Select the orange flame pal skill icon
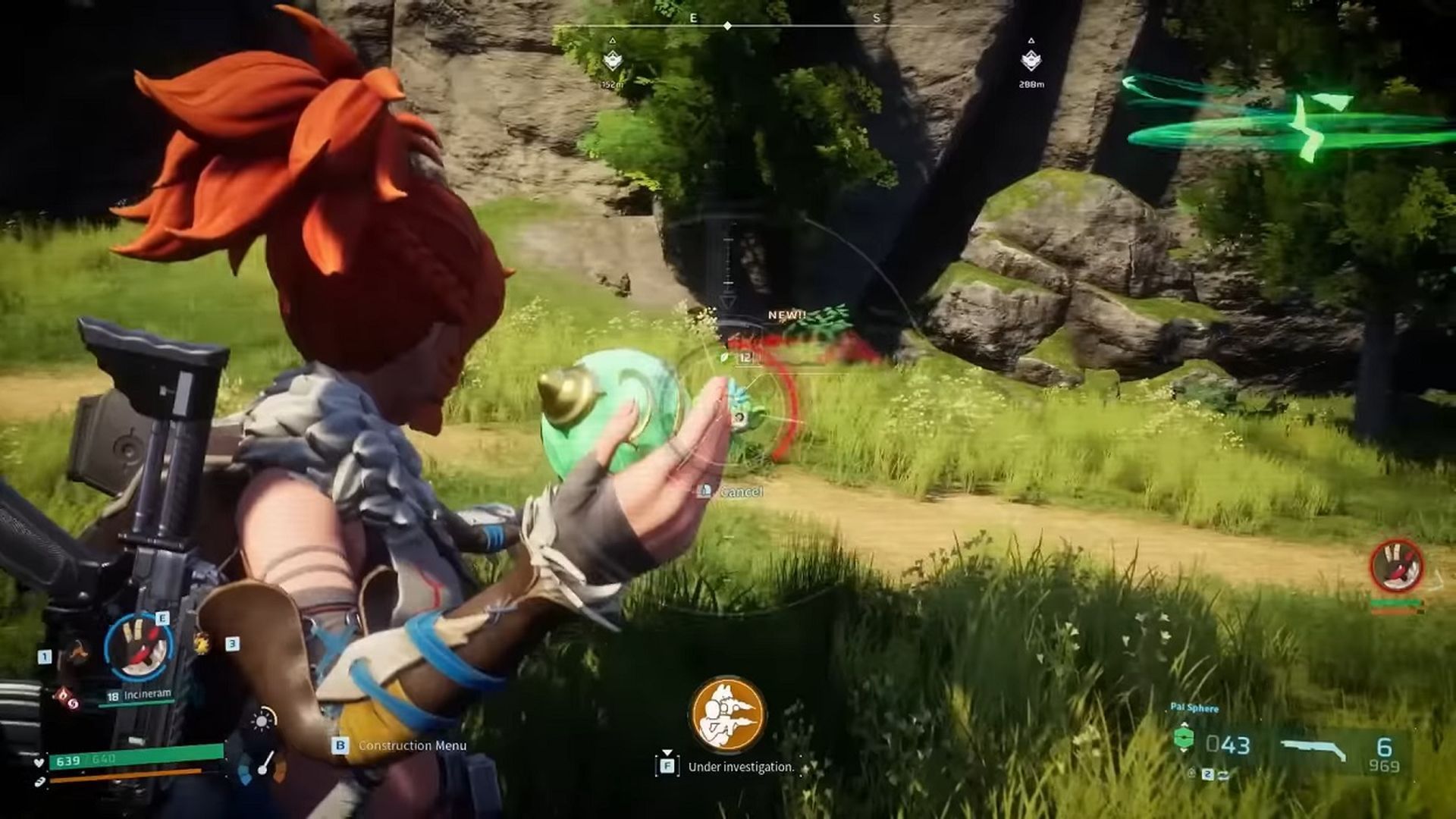The height and width of the screenshot is (819, 1456). [77, 652]
